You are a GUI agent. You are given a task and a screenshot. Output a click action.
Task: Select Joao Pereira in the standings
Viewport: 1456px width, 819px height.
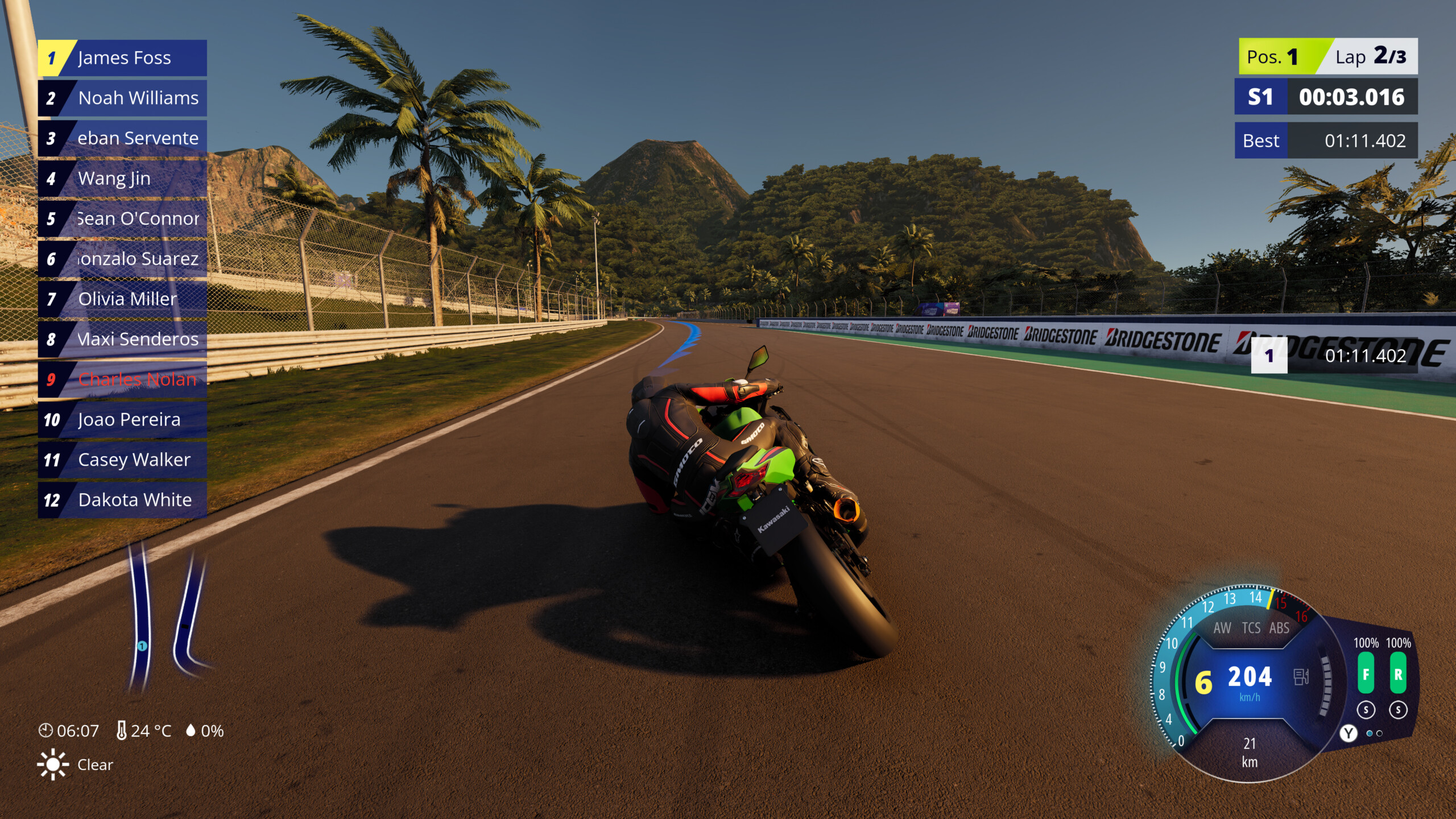(123, 420)
